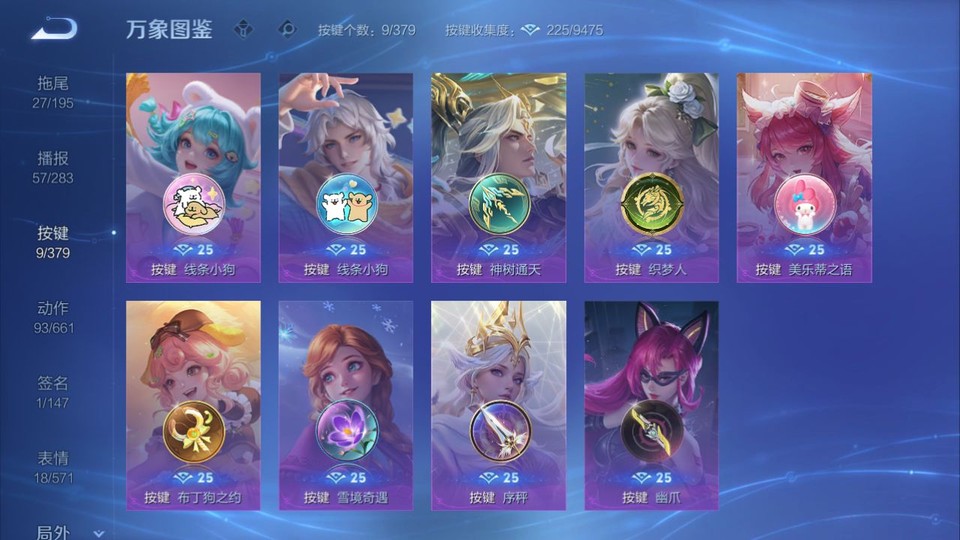
Task: Switch to the 播报 tab
Action: click(x=54, y=167)
